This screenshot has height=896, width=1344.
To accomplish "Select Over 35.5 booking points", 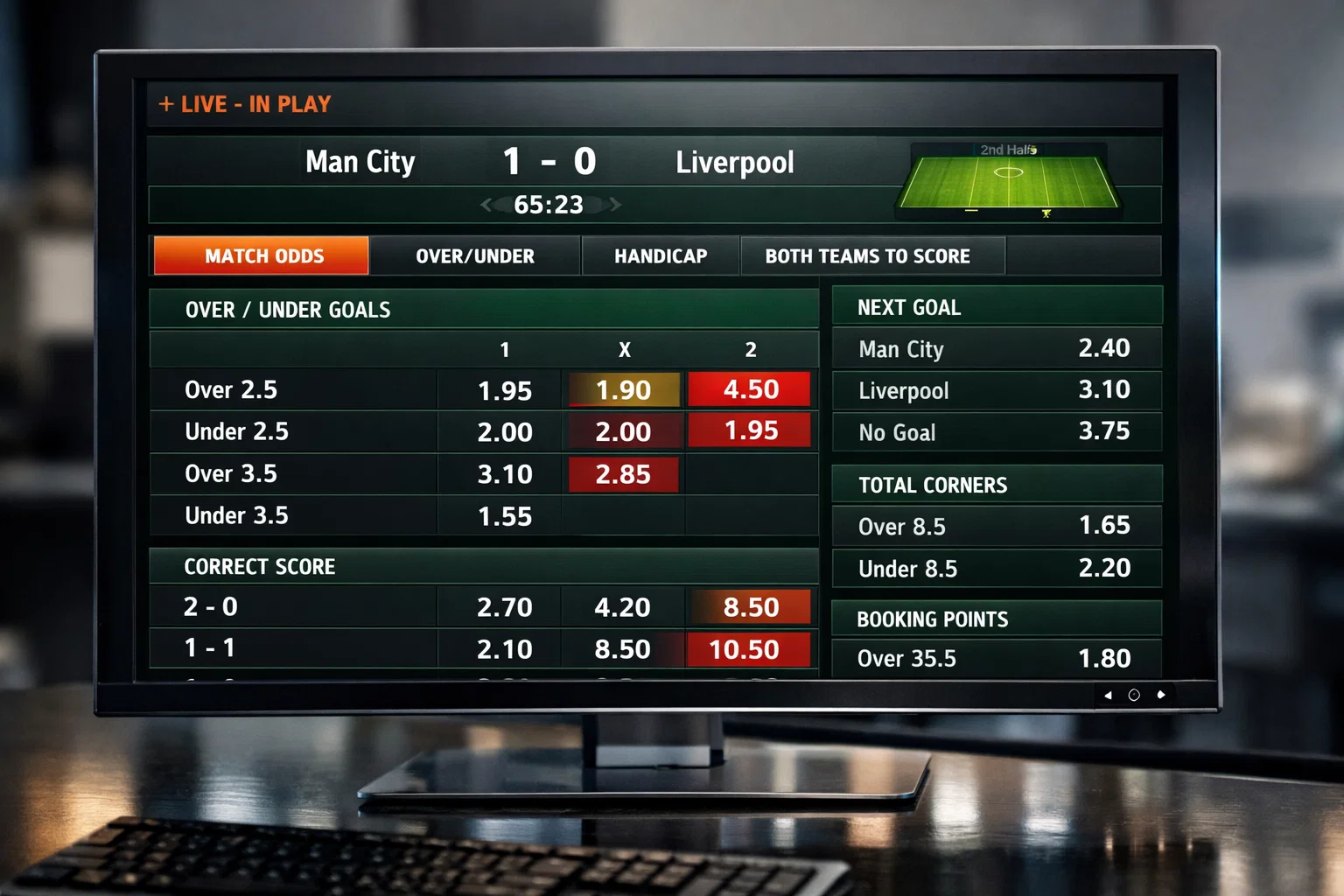I will [x=1103, y=658].
